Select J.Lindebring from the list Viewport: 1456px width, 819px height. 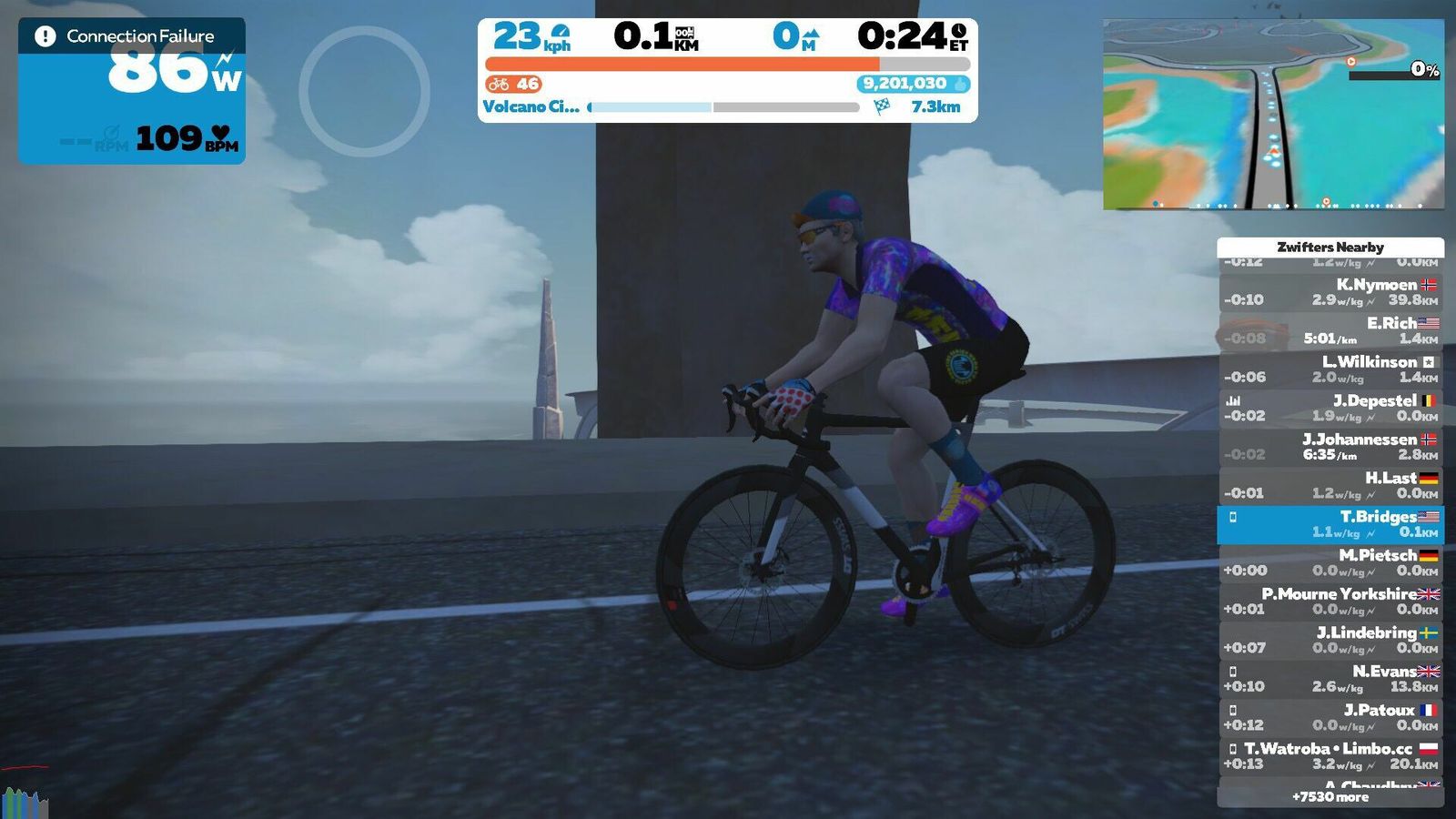coord(1330,640)
